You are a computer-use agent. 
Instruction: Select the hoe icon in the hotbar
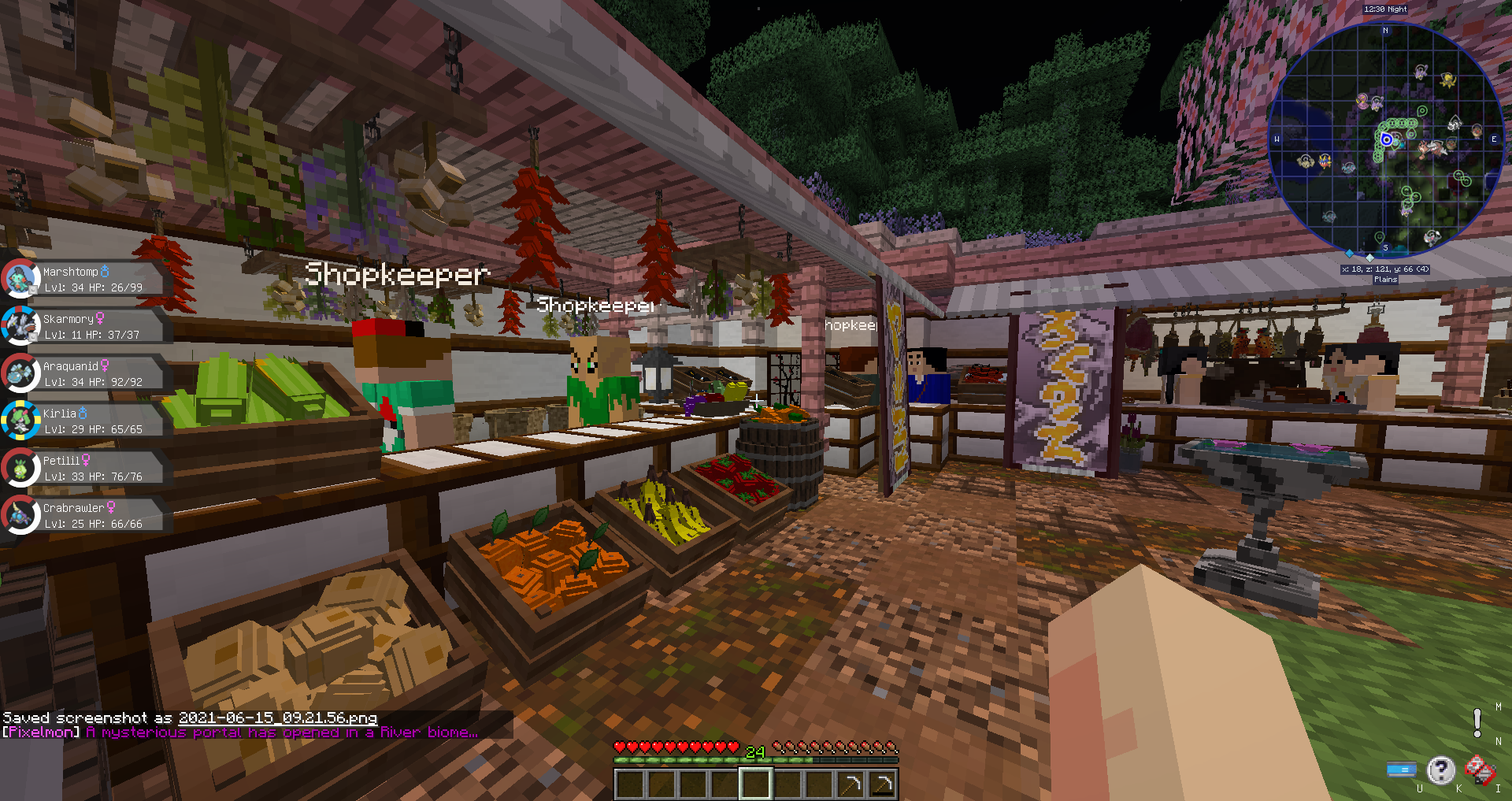(x=853, y=782)
